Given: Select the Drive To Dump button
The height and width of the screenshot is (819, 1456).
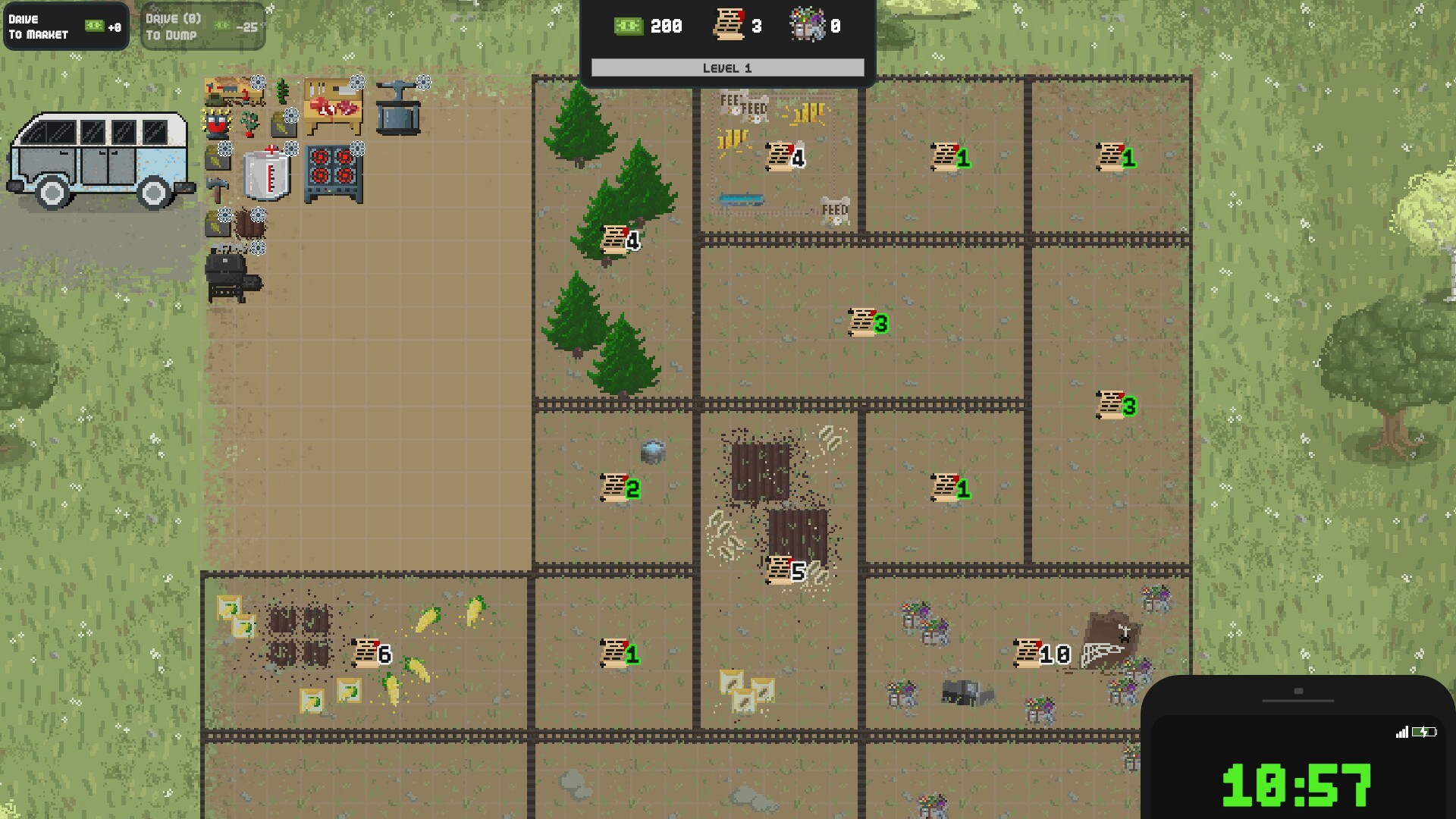Looking at the screenshot, I should tap(202, 27).
